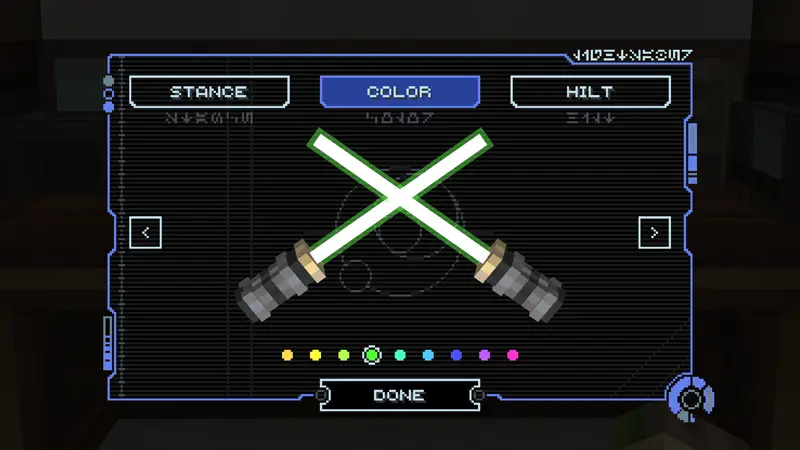Select the dark blue color dot
Image resolution: width=800 pixels, height=450 pixels.
point(456,355)
